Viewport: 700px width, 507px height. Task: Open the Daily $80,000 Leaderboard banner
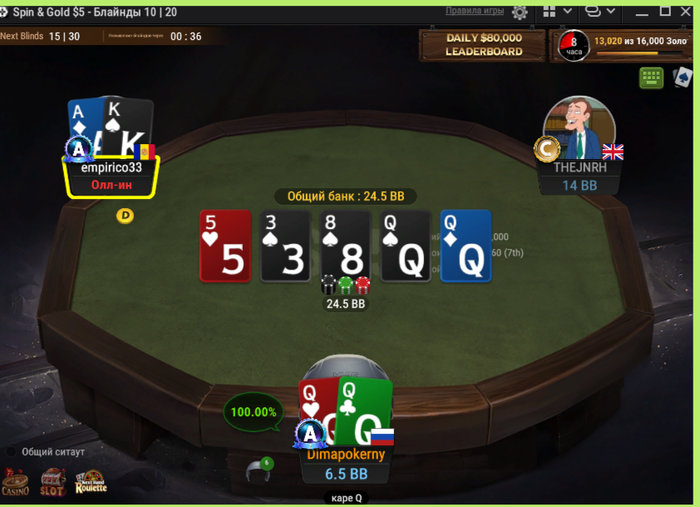point(484,45)
